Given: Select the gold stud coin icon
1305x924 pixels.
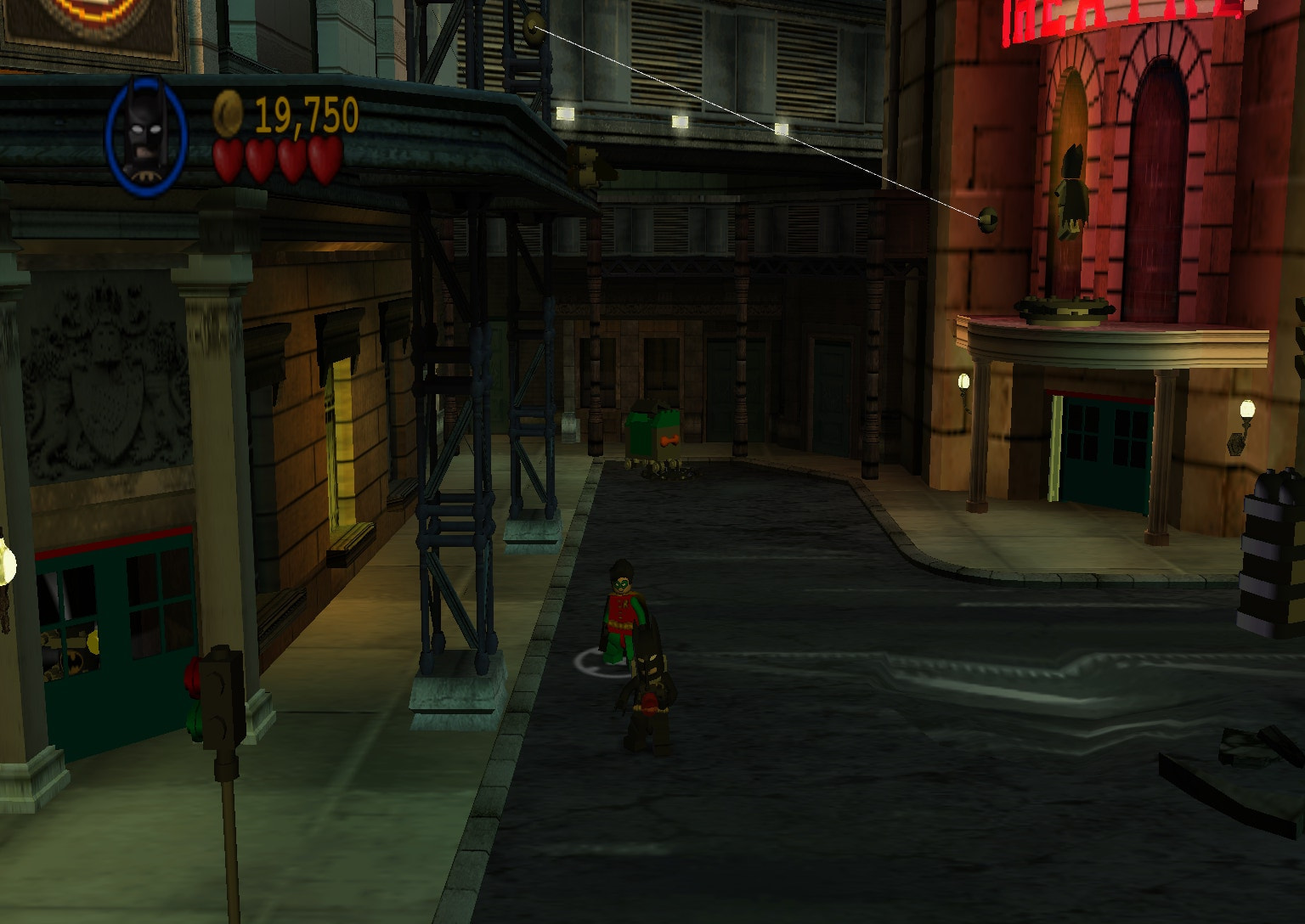Looking at the screenshot, I should 226,115.
